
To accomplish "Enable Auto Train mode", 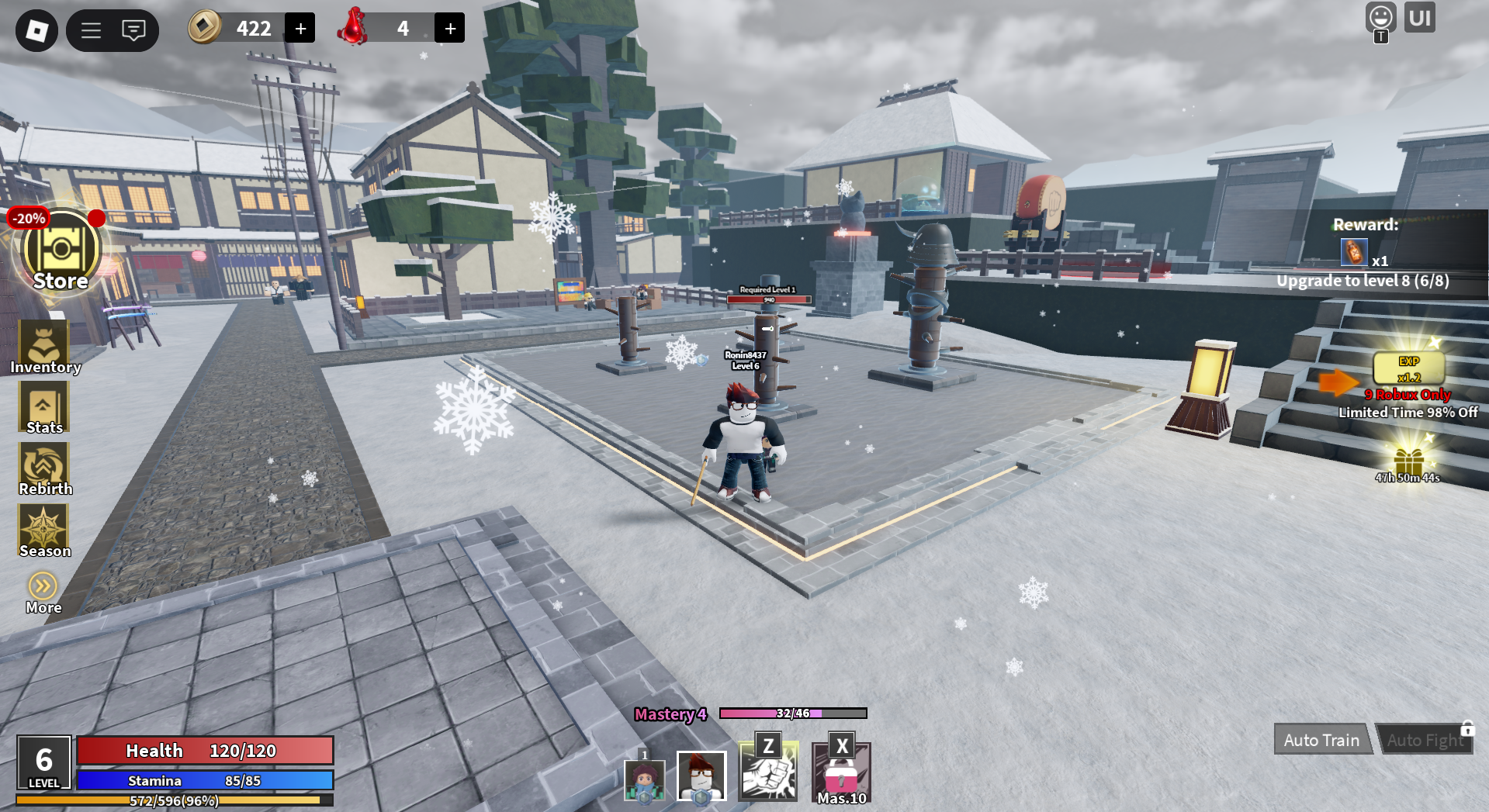I will pyautogui.click(x=1321, y=739).
